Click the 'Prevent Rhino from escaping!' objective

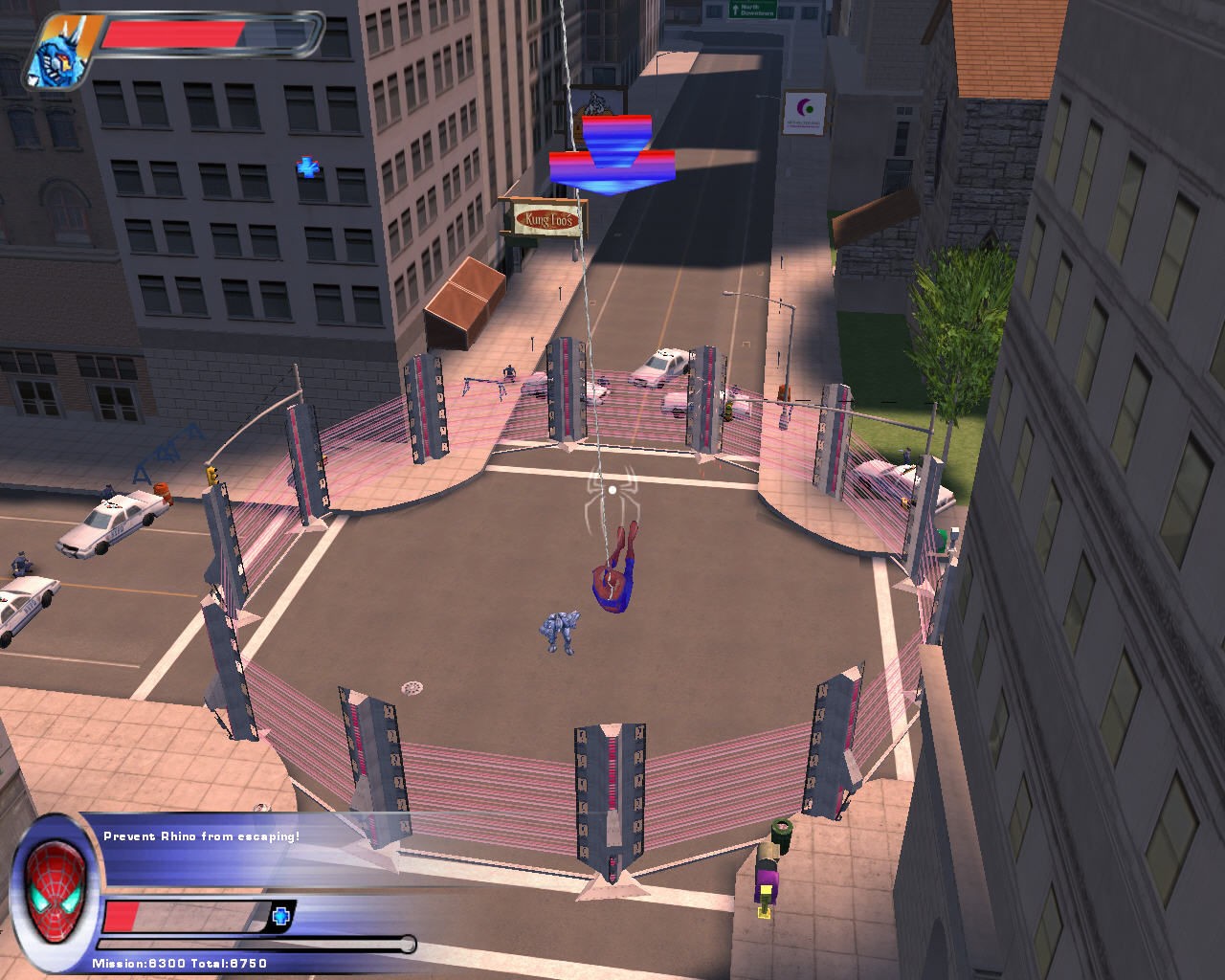pyautogui.click(x=201, y=836)
